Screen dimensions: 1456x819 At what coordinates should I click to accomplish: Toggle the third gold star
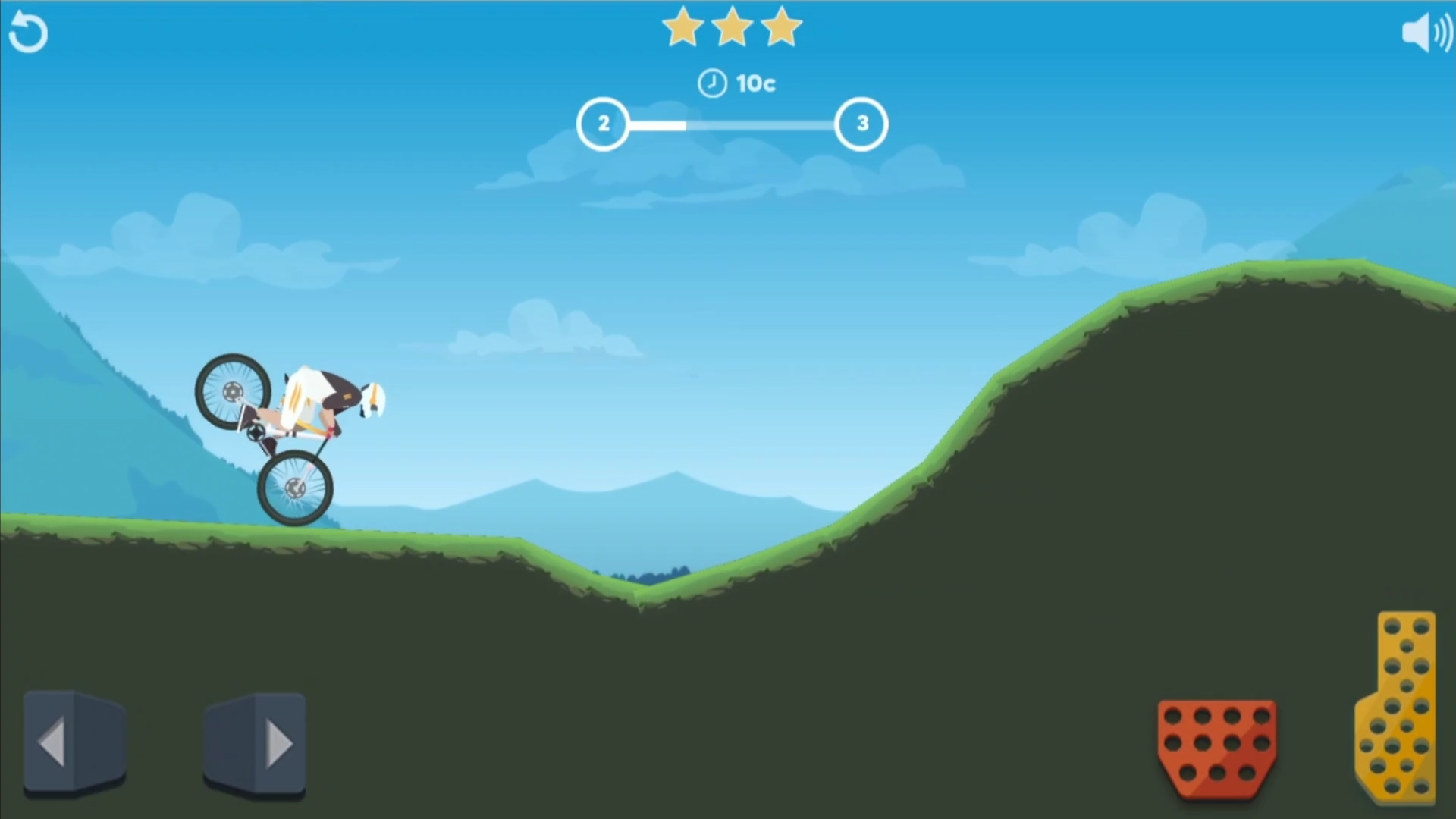[781, 27]
